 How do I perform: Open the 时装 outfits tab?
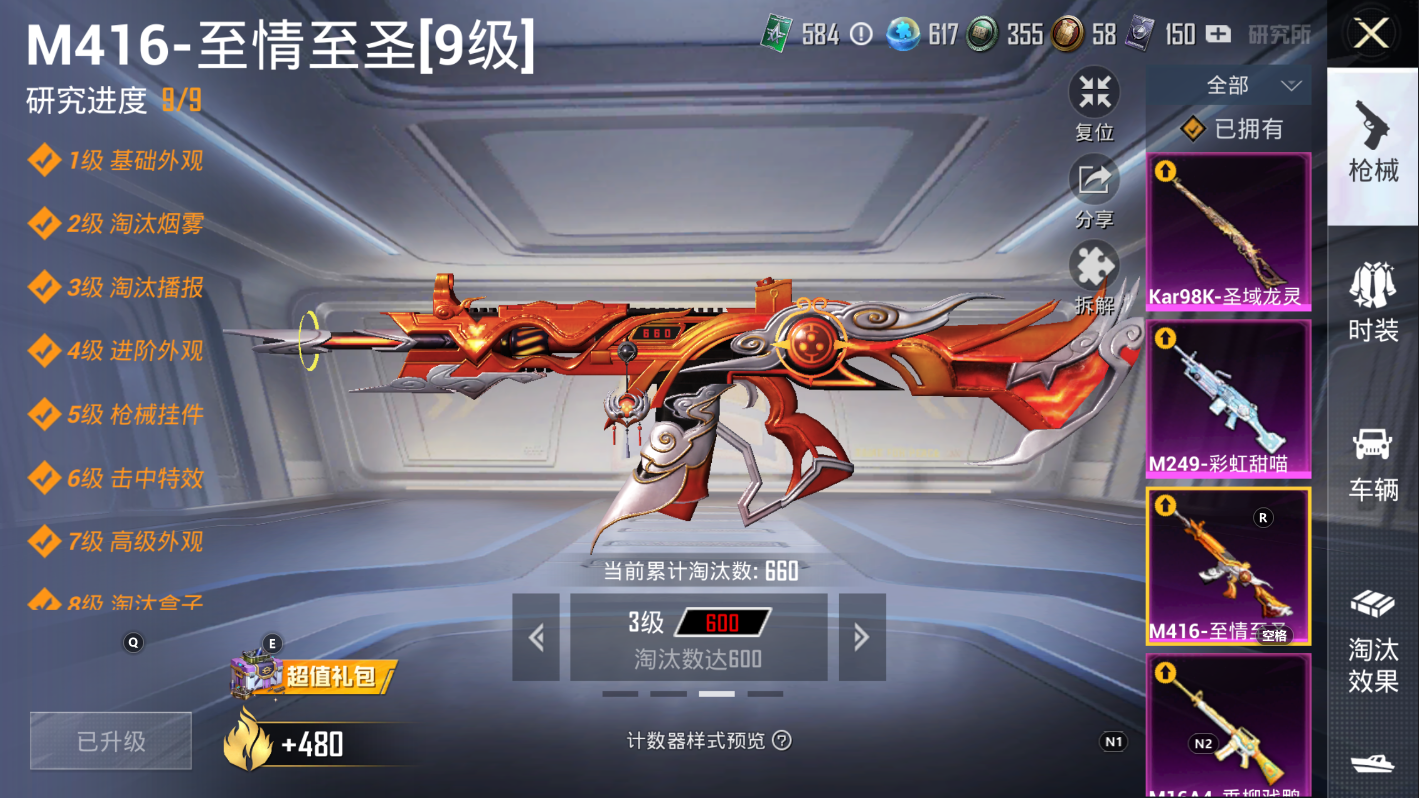pyautogui.click(x=1373, y=302)
